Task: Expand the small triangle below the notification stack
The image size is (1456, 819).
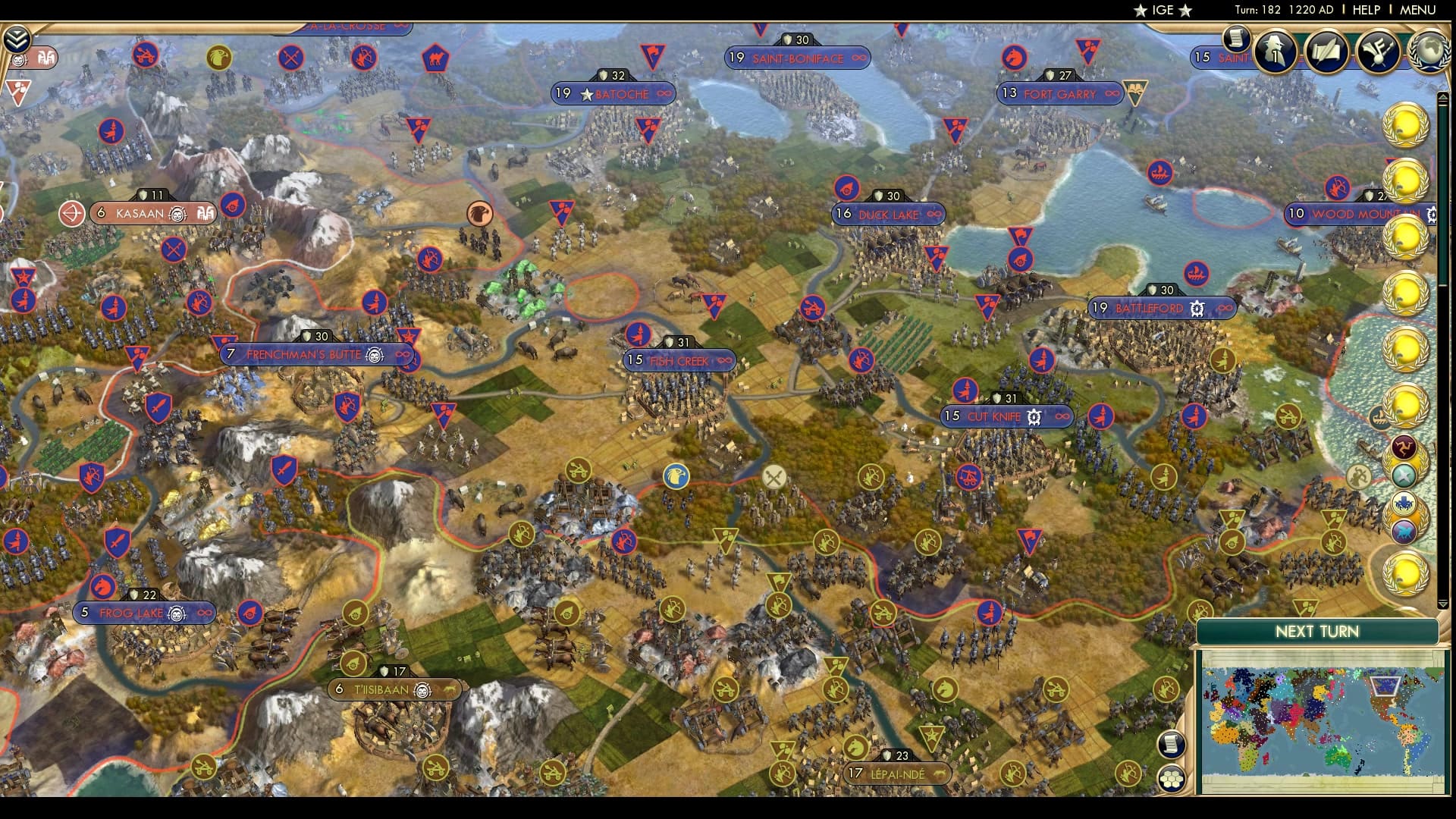Action: (x=1443, y=604)
